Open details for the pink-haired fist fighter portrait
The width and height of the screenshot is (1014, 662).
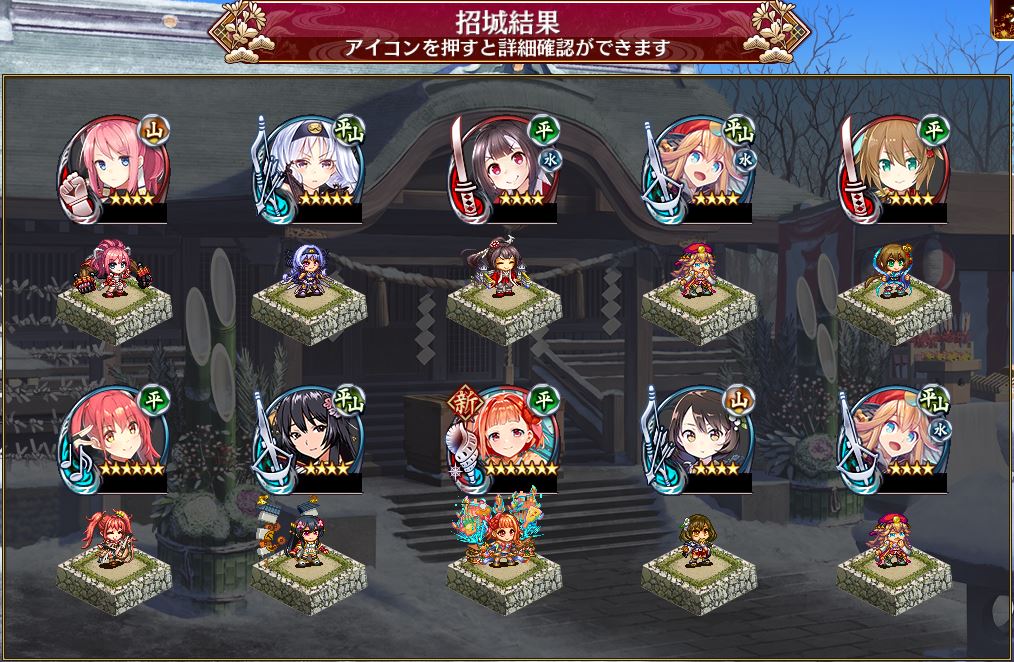click(113, 165)
